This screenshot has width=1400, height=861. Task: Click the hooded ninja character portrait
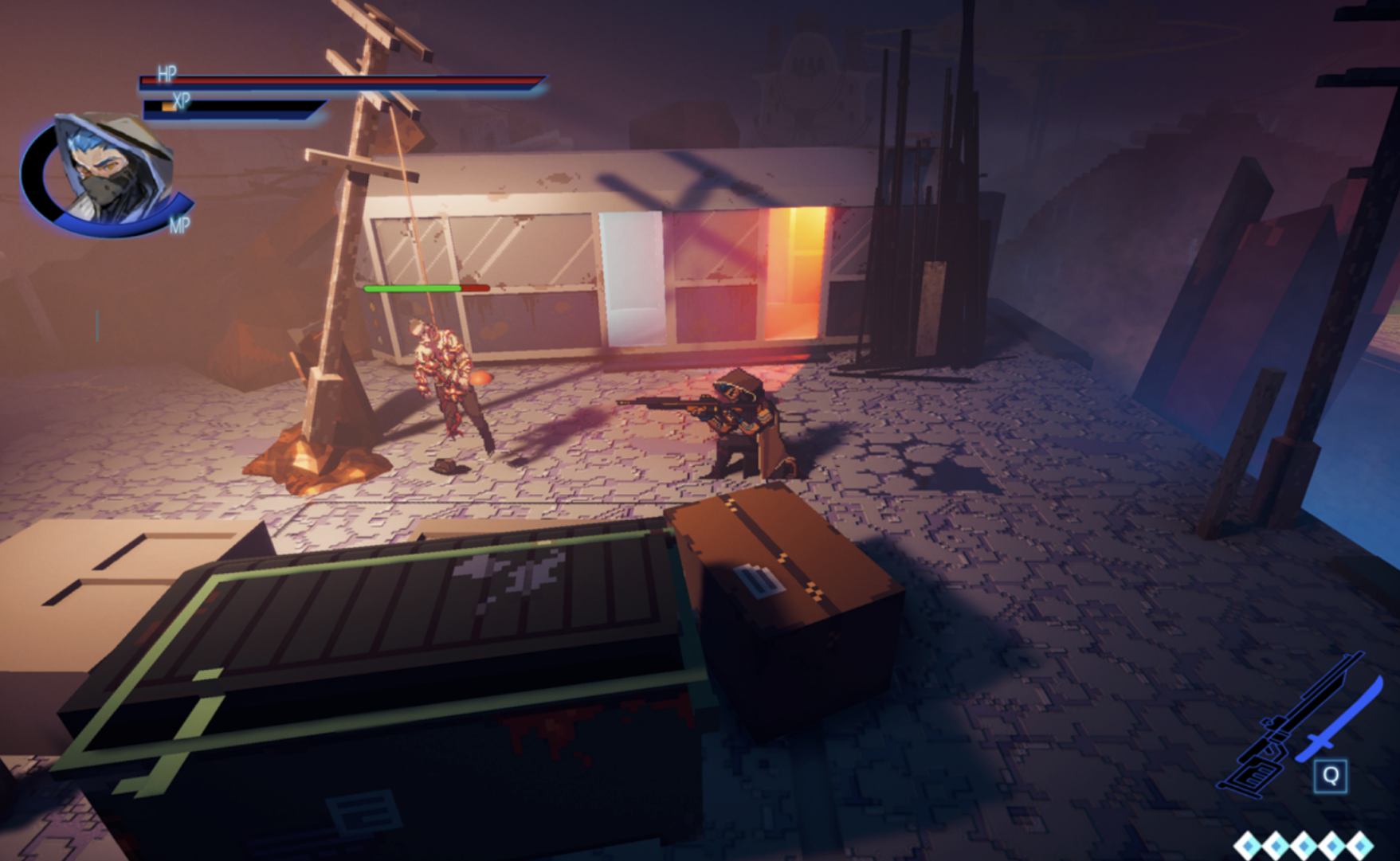pos(110,169)
